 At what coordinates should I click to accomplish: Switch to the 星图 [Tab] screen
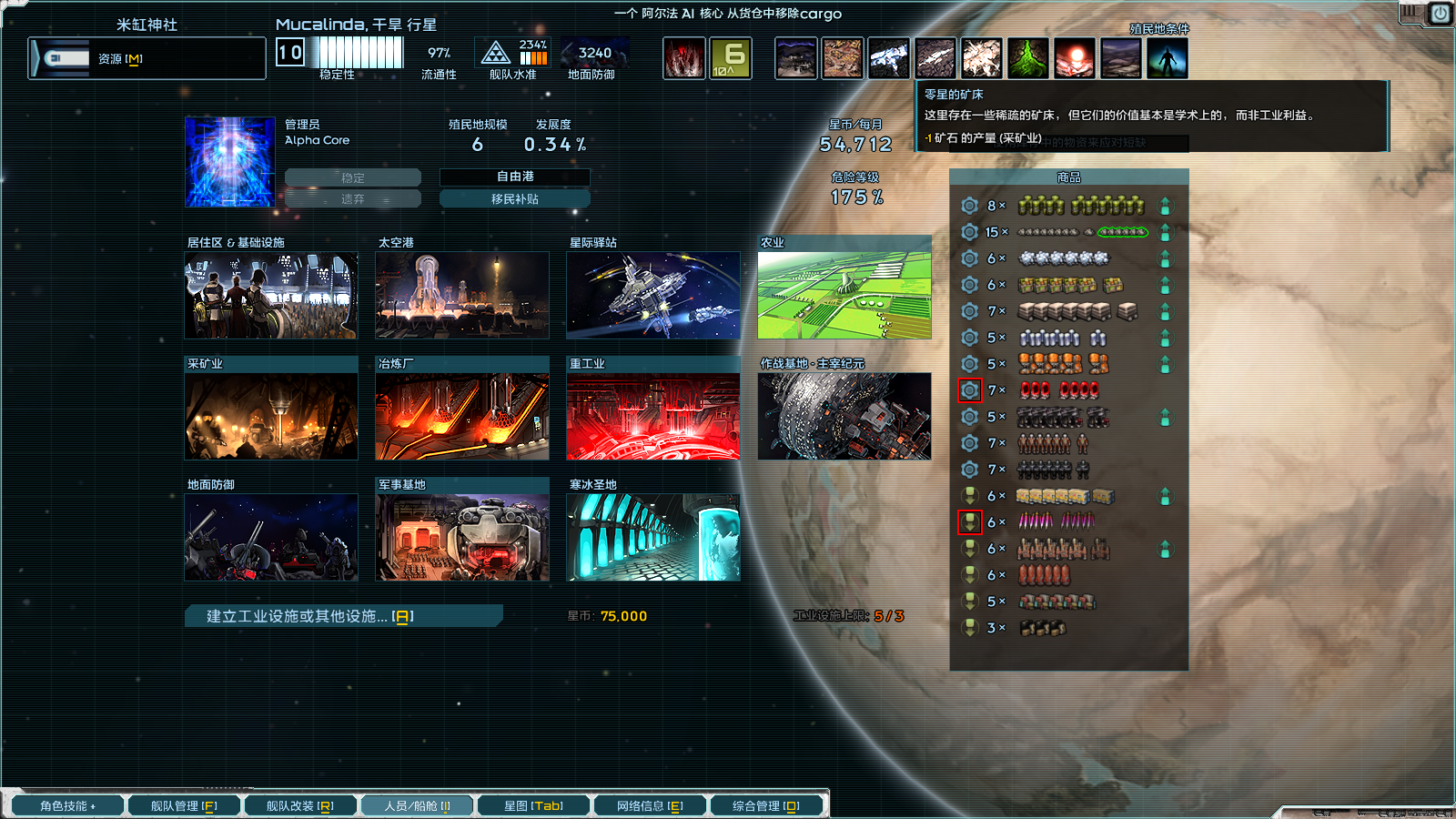tap(533, 804)
